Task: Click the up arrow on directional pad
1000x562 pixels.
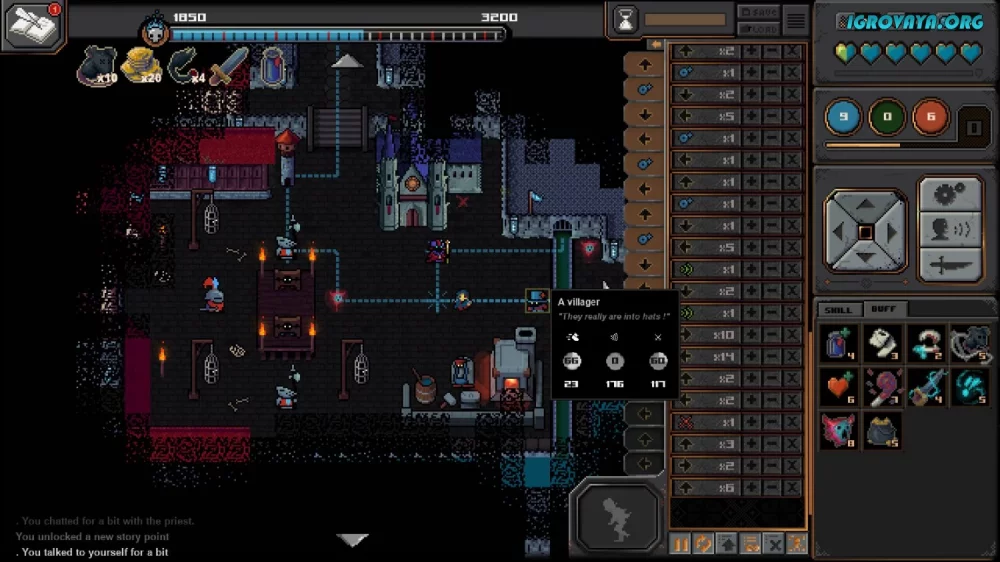Action: coord(866,204)
